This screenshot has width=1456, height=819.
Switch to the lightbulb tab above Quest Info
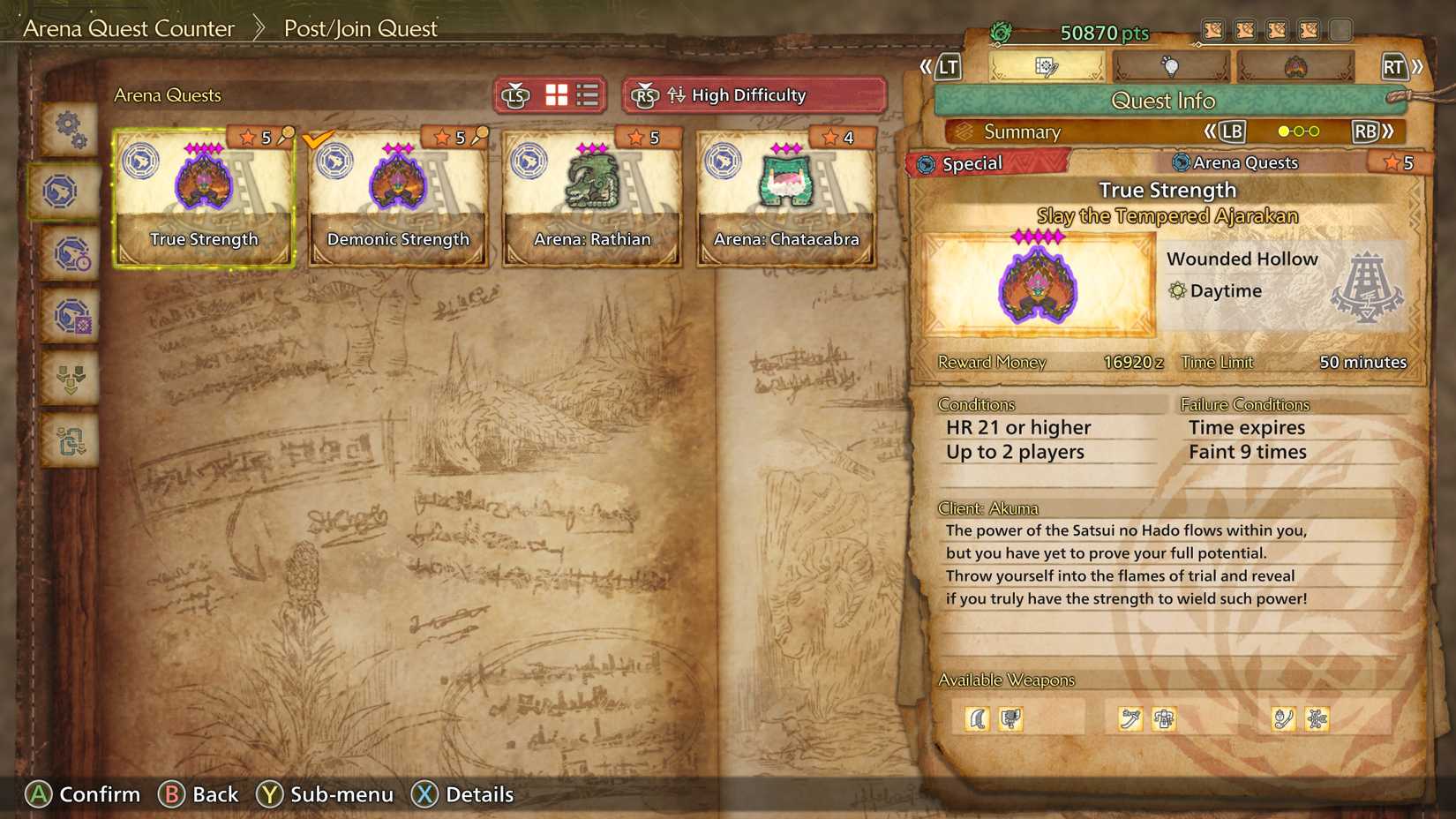click(x=1171, y=66)
